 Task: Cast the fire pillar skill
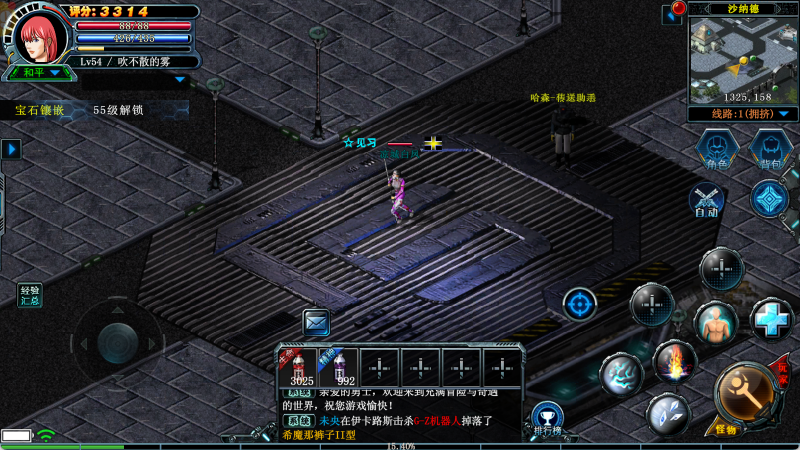[674, 360]
